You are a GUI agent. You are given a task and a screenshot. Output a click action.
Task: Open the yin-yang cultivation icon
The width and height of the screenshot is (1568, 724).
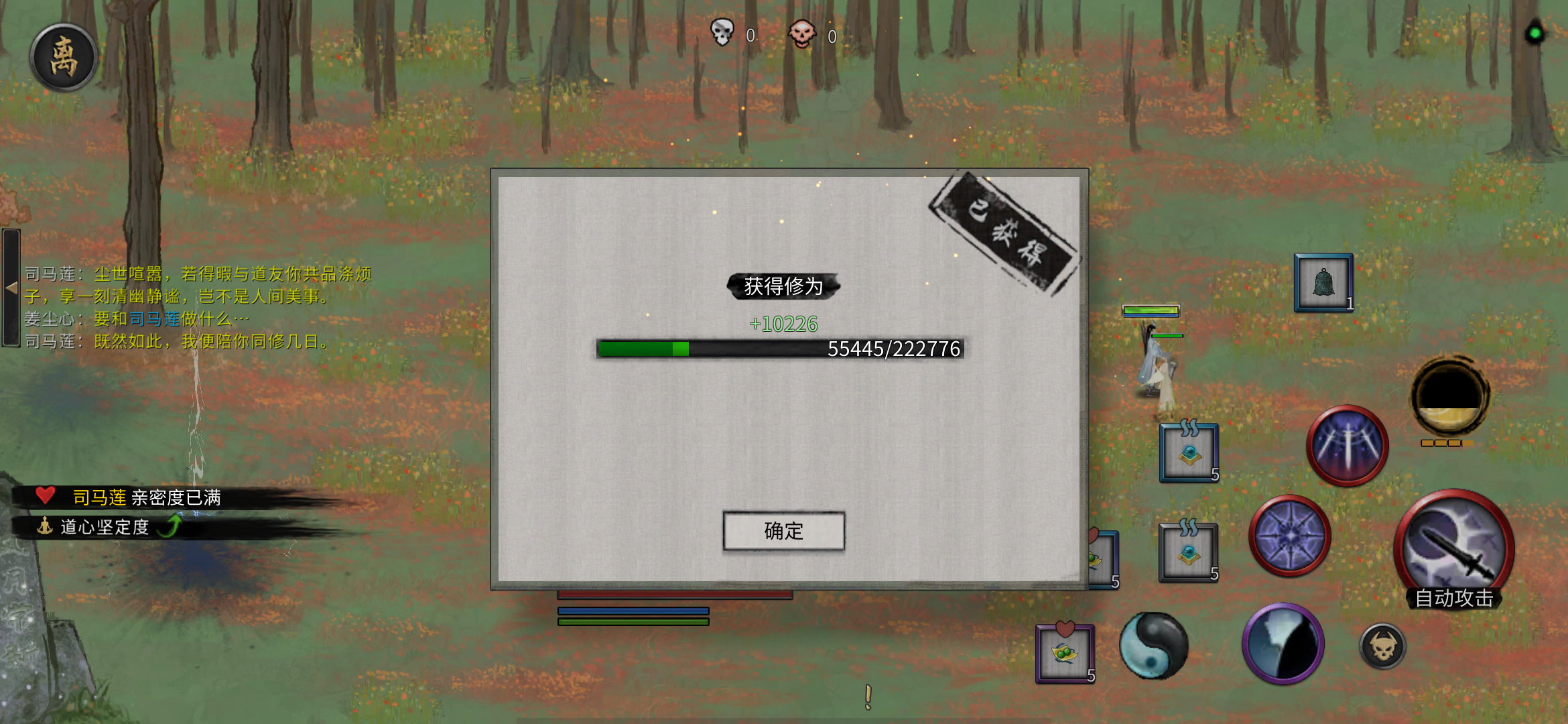[1156, 647]
